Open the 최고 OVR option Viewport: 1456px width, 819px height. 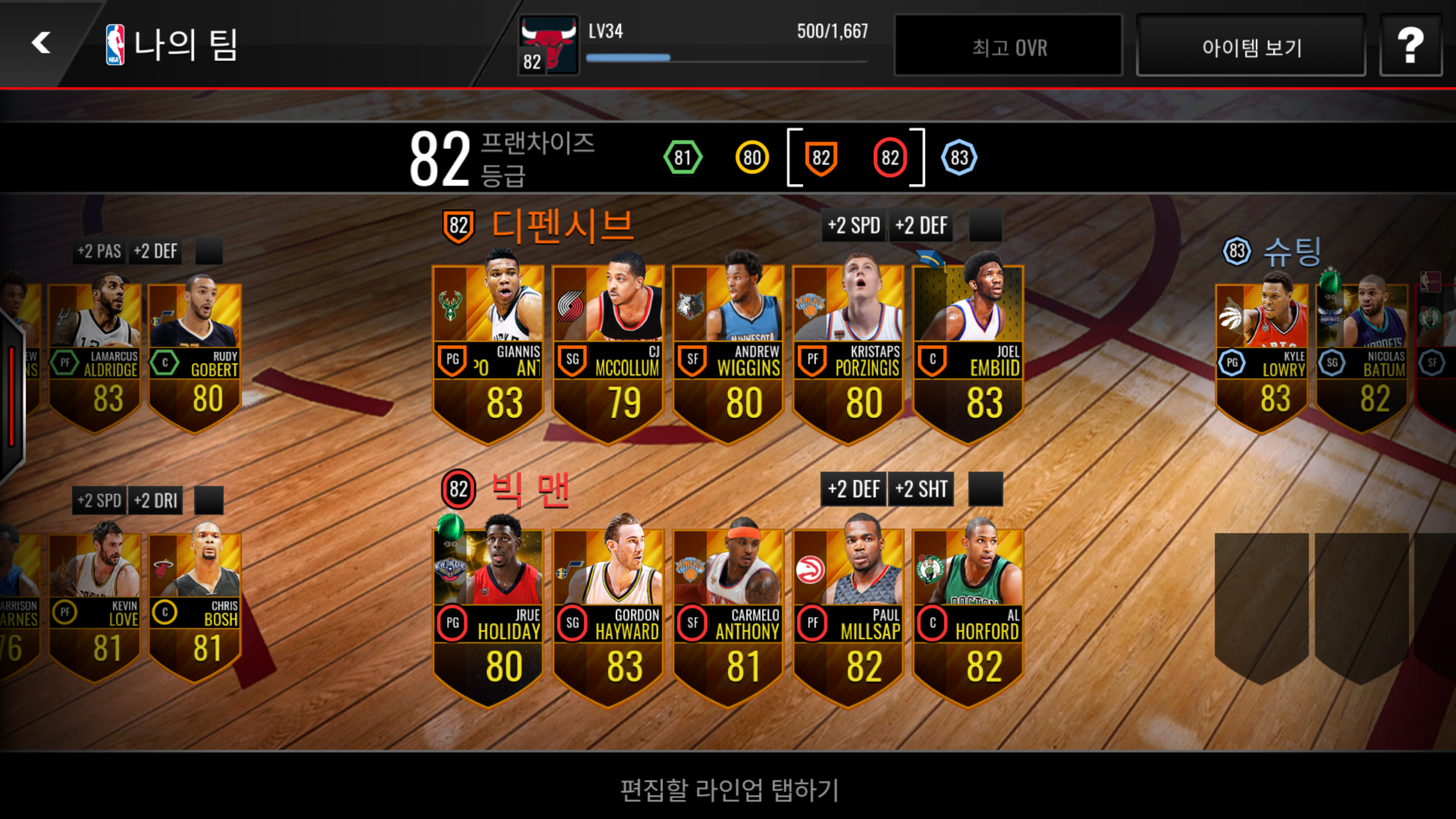click(1008, 47)
